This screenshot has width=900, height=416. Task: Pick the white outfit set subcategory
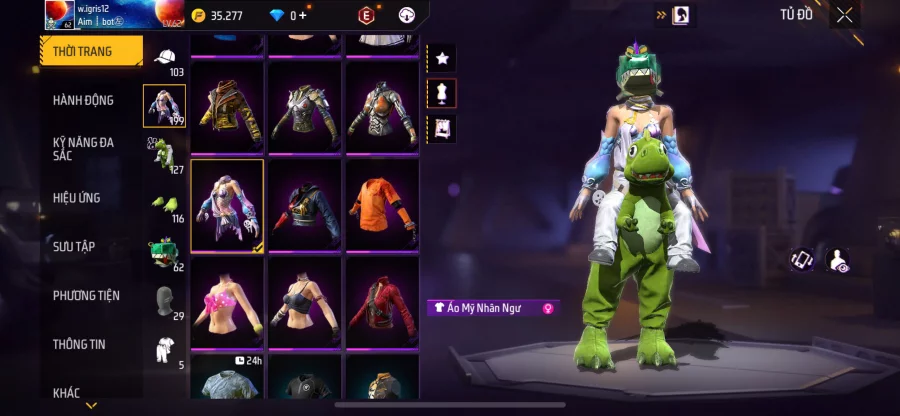tap(164, 349)
